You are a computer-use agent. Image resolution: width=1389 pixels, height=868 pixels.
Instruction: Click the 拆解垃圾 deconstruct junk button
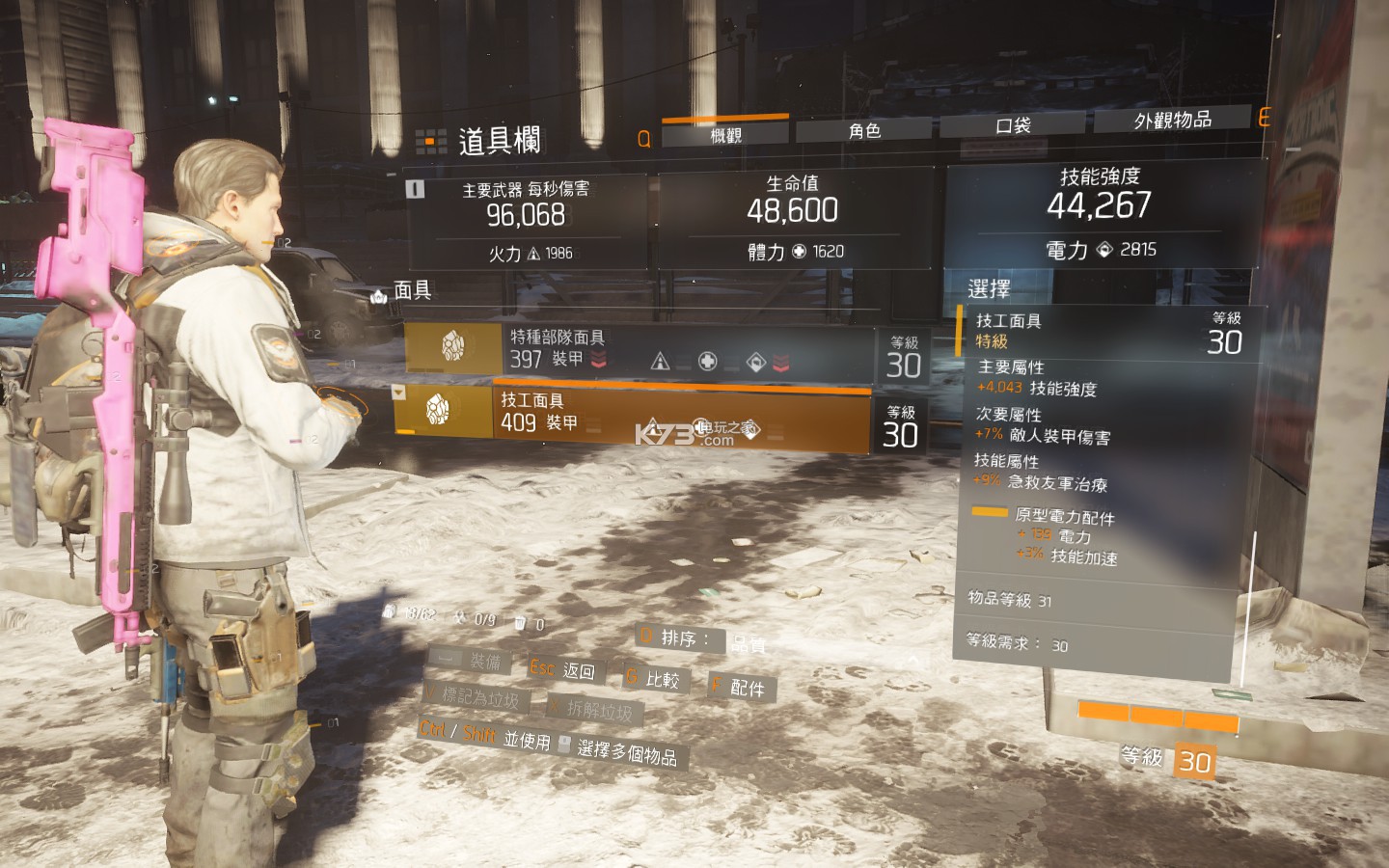590,710
